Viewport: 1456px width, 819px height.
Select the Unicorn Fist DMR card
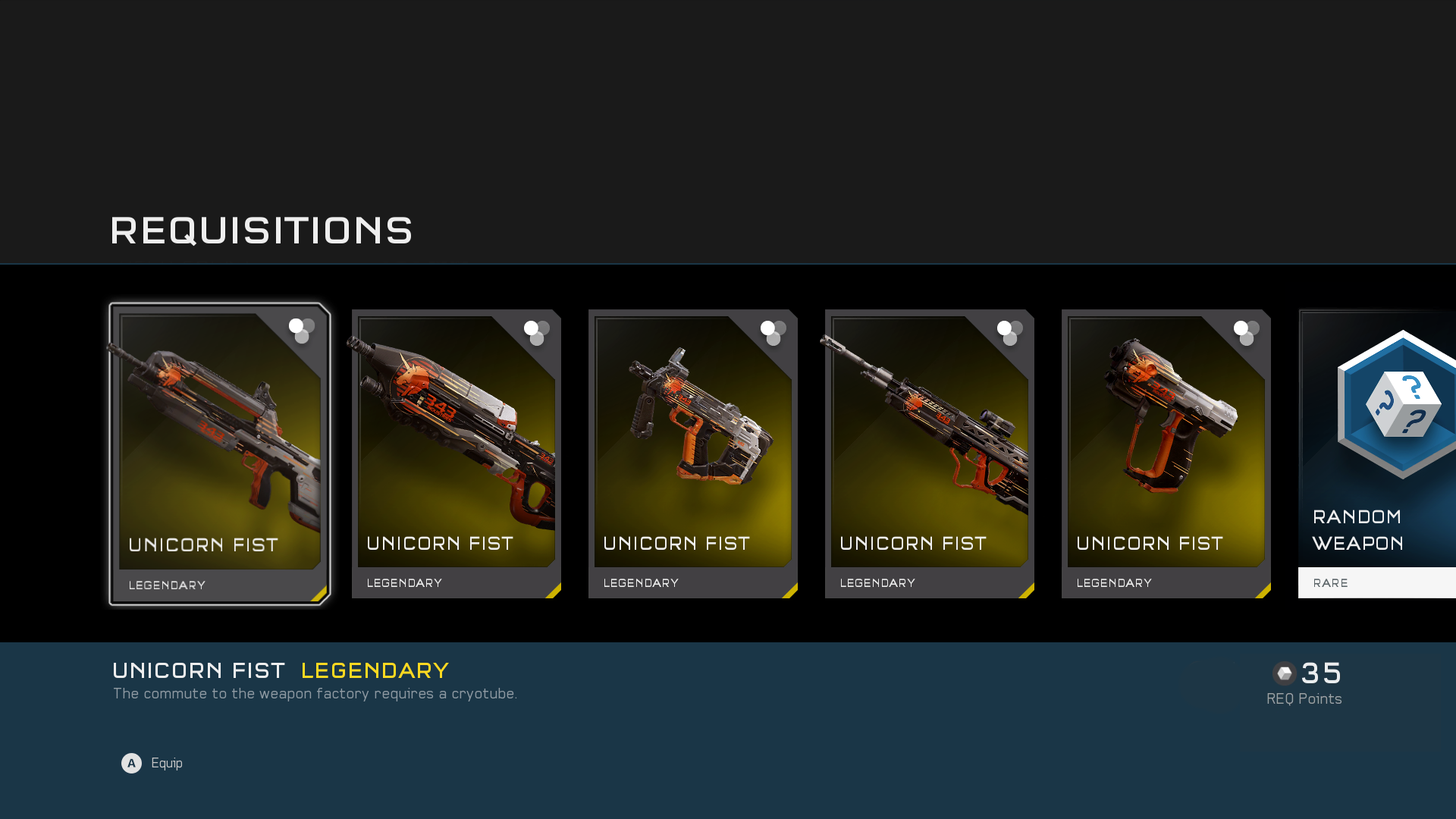pyautogui.click(x=930, y=453)
